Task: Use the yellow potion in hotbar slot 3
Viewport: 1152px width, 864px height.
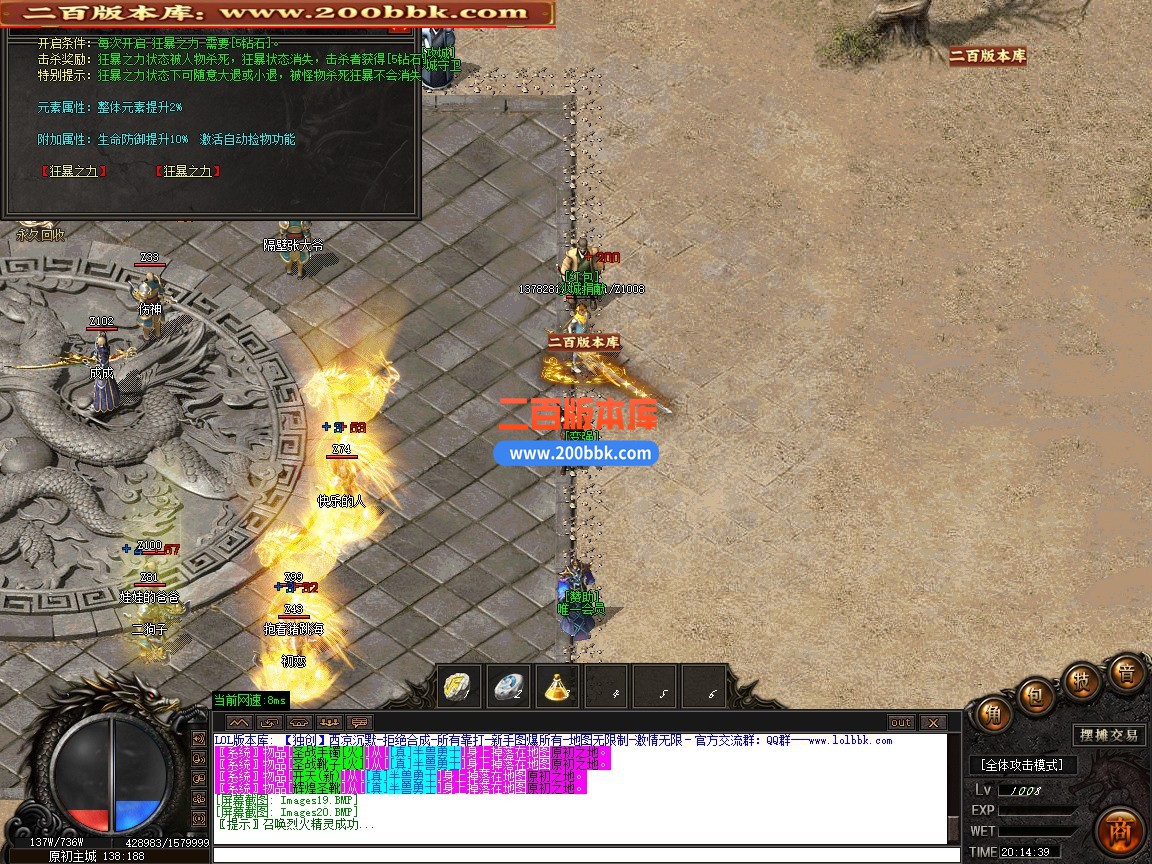Action: (558, 687)
